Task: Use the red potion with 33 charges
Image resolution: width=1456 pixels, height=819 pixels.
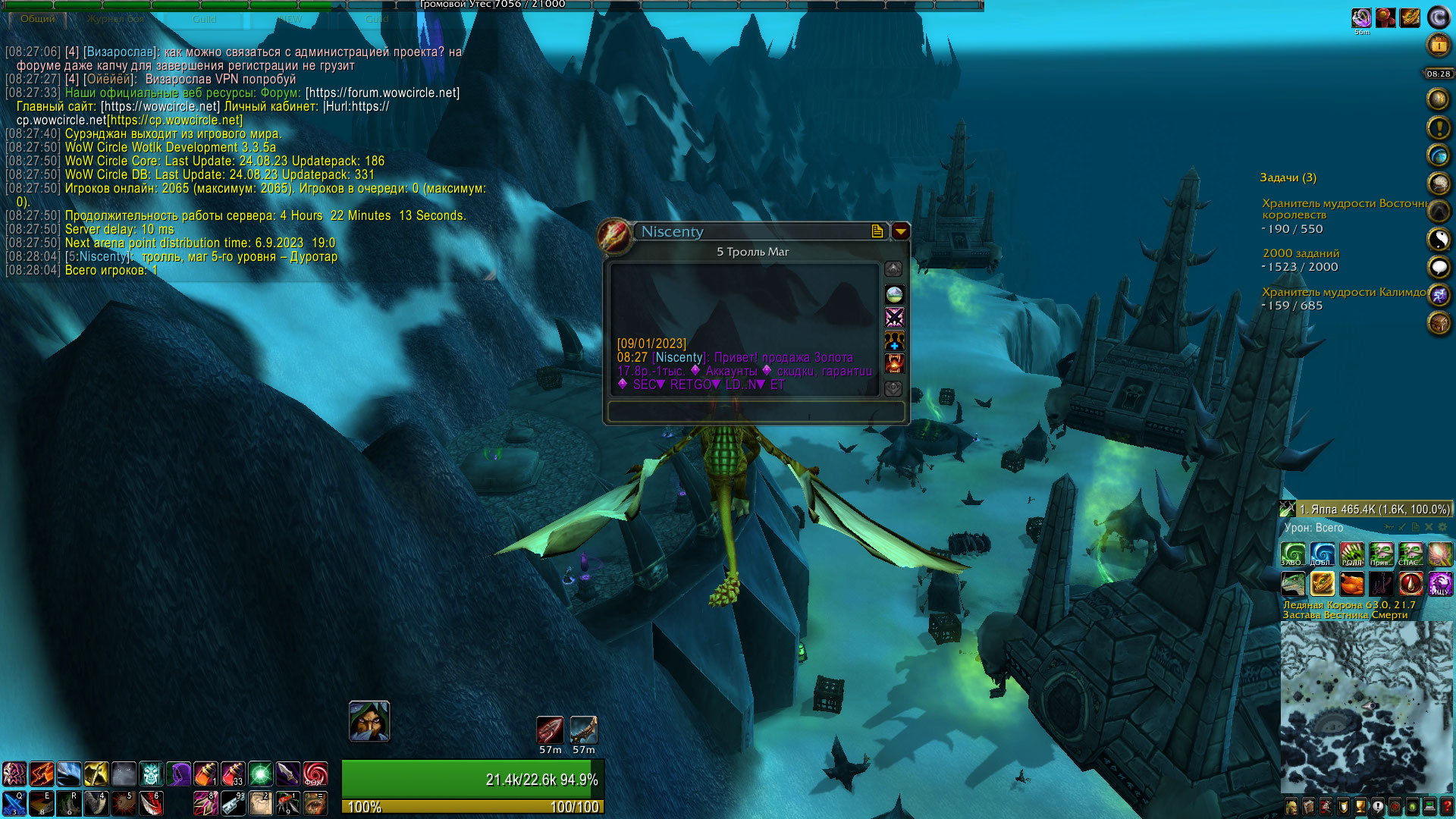Action: 233,773
